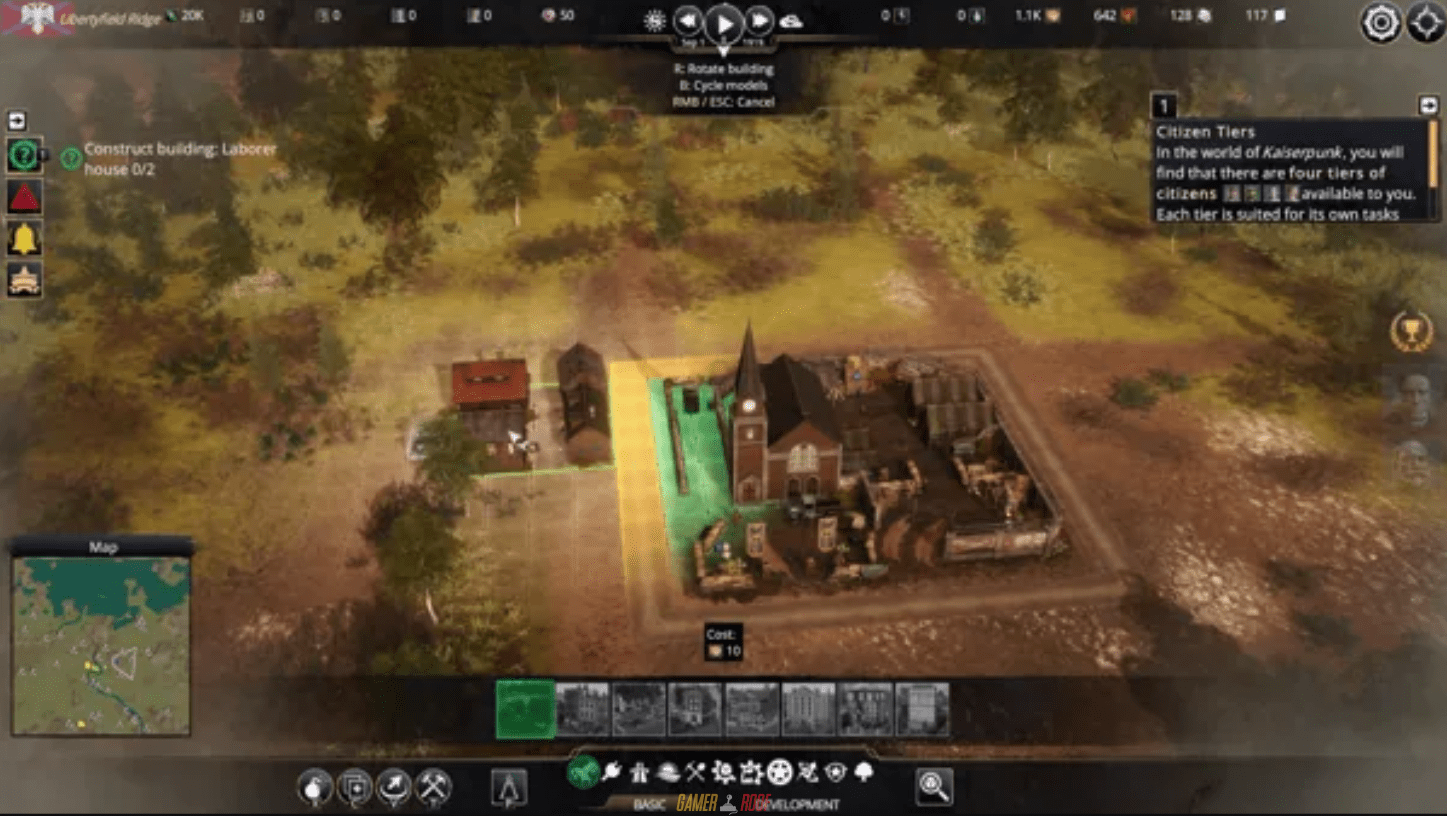Image resolution: width=1447 pixels, height=816 pixels.
Task: Open the gear-shaped industry category
Action: click(722, 772)
